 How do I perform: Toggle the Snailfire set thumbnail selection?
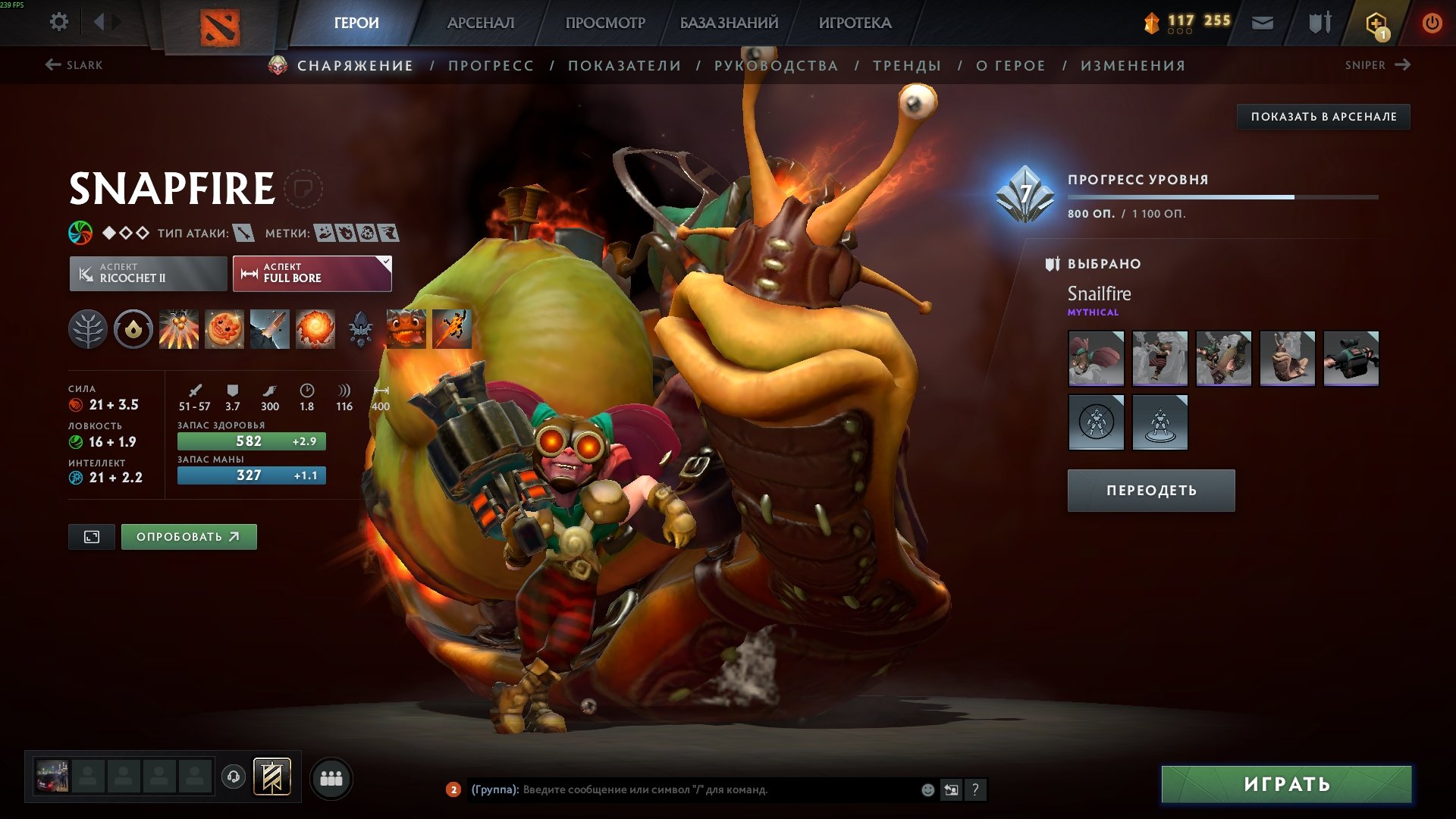1096,359
